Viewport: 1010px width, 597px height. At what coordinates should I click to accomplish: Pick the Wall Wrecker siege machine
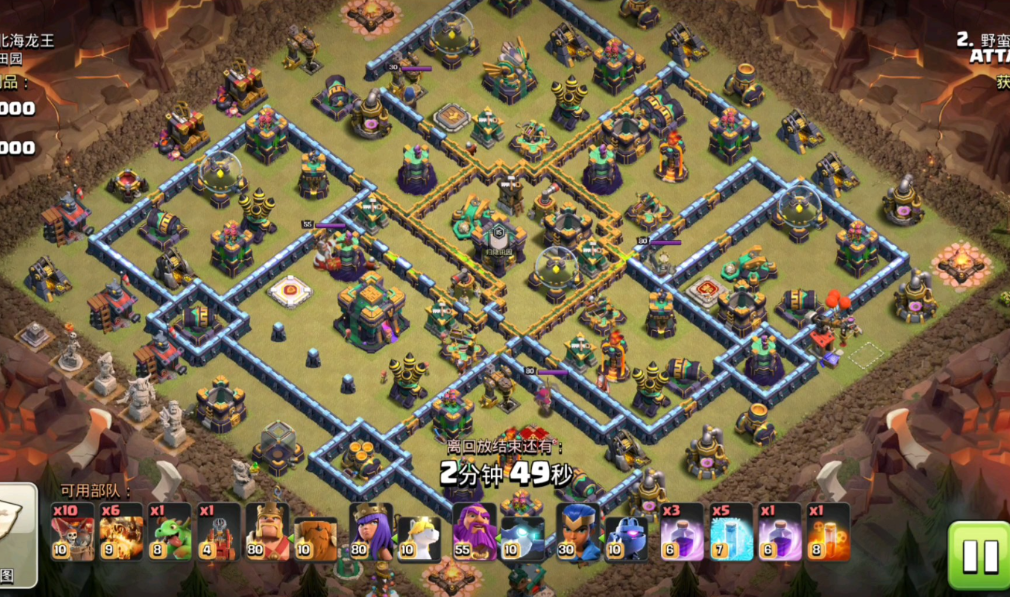pyautogui.click(x=219, y=531)
